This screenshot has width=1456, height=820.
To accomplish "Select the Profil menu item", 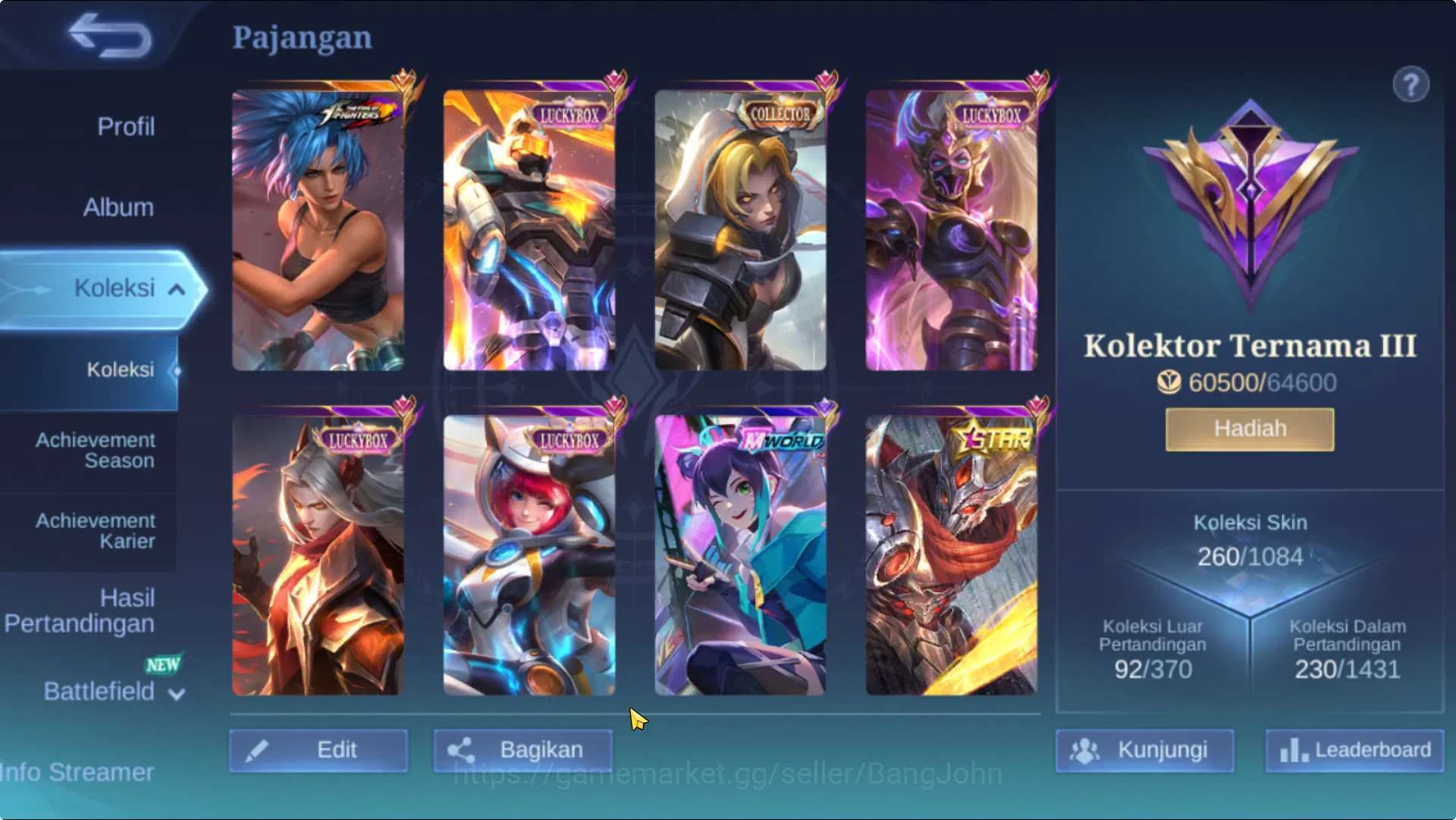I will tap(126, 126).
